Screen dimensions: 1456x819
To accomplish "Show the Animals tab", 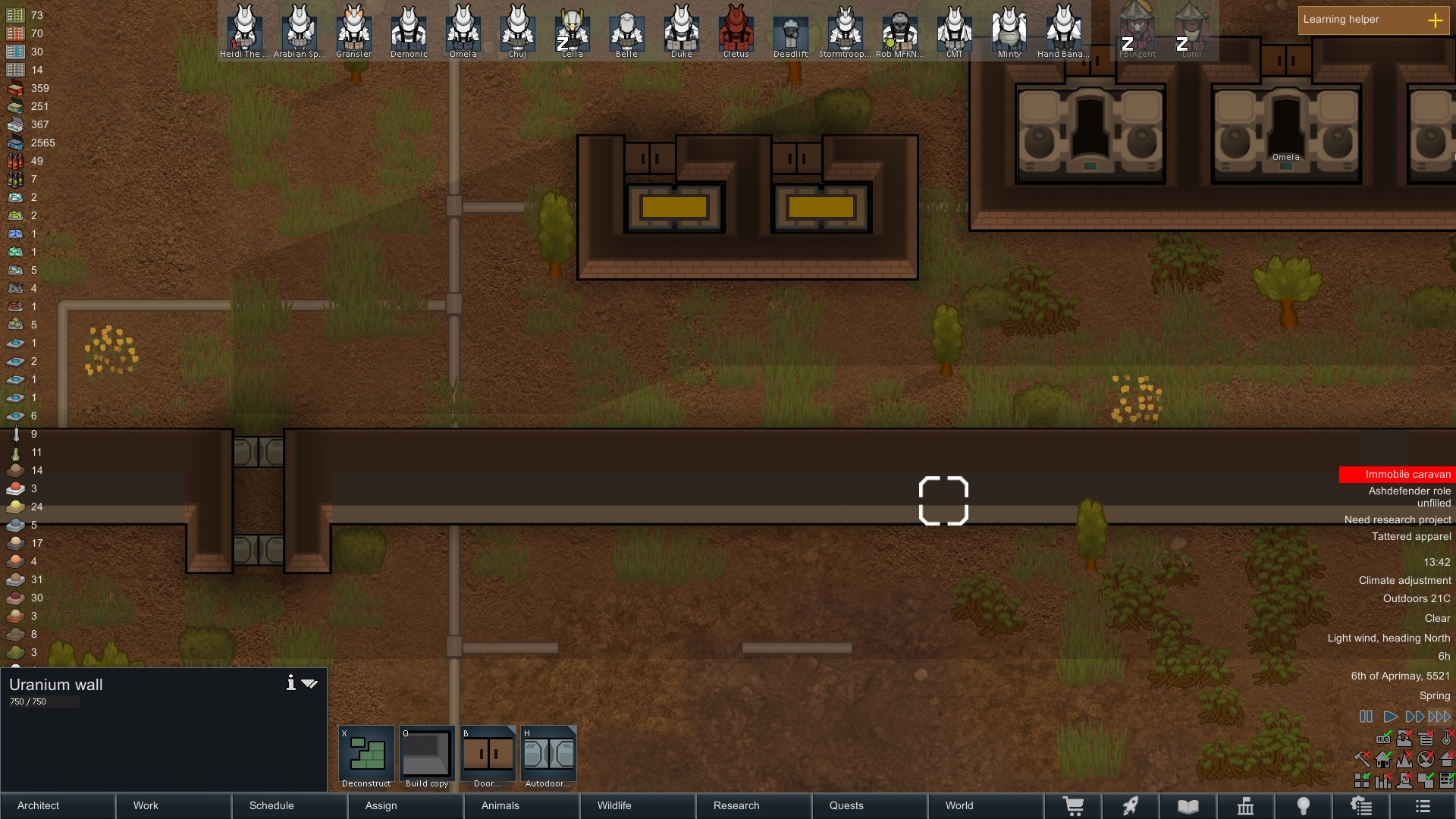I will point(521,805).
